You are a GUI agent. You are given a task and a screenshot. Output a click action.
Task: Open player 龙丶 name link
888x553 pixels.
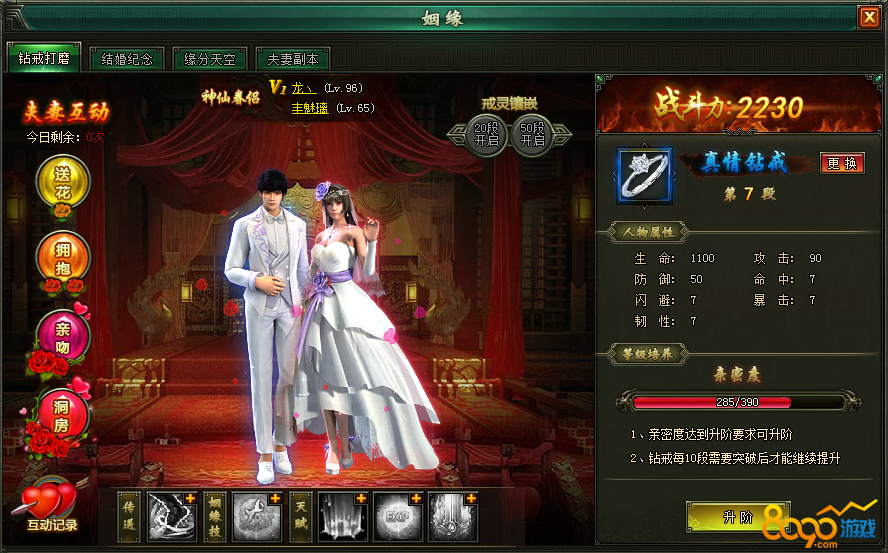(300, 88)
